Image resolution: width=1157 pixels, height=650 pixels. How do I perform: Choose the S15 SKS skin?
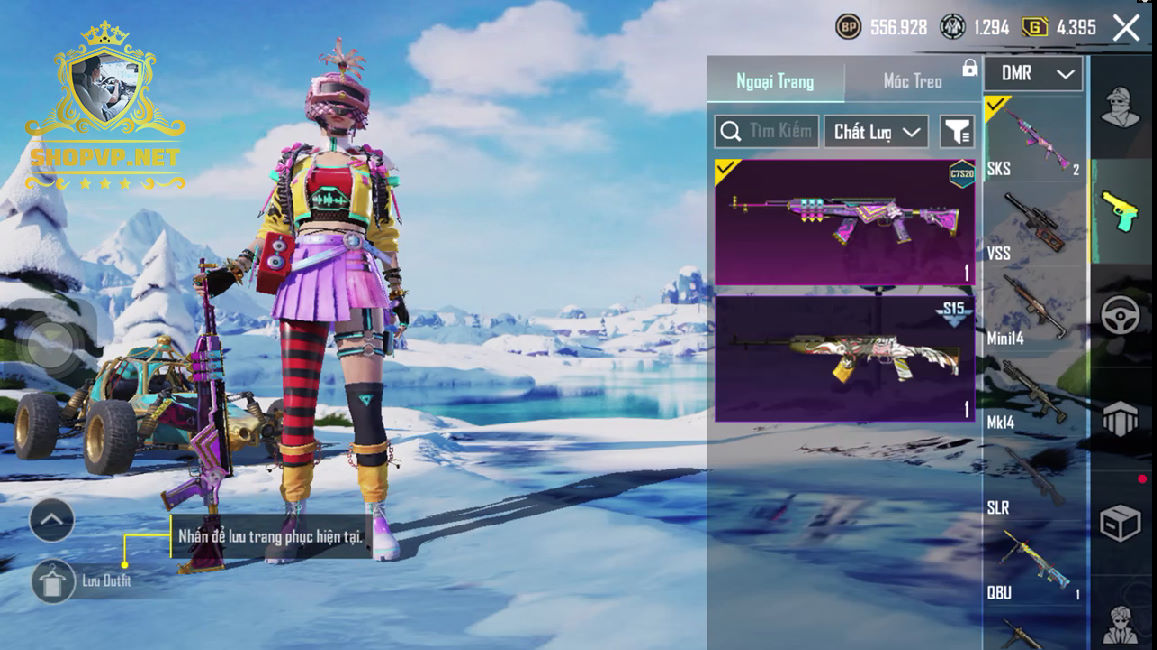[x=845, y=358]
